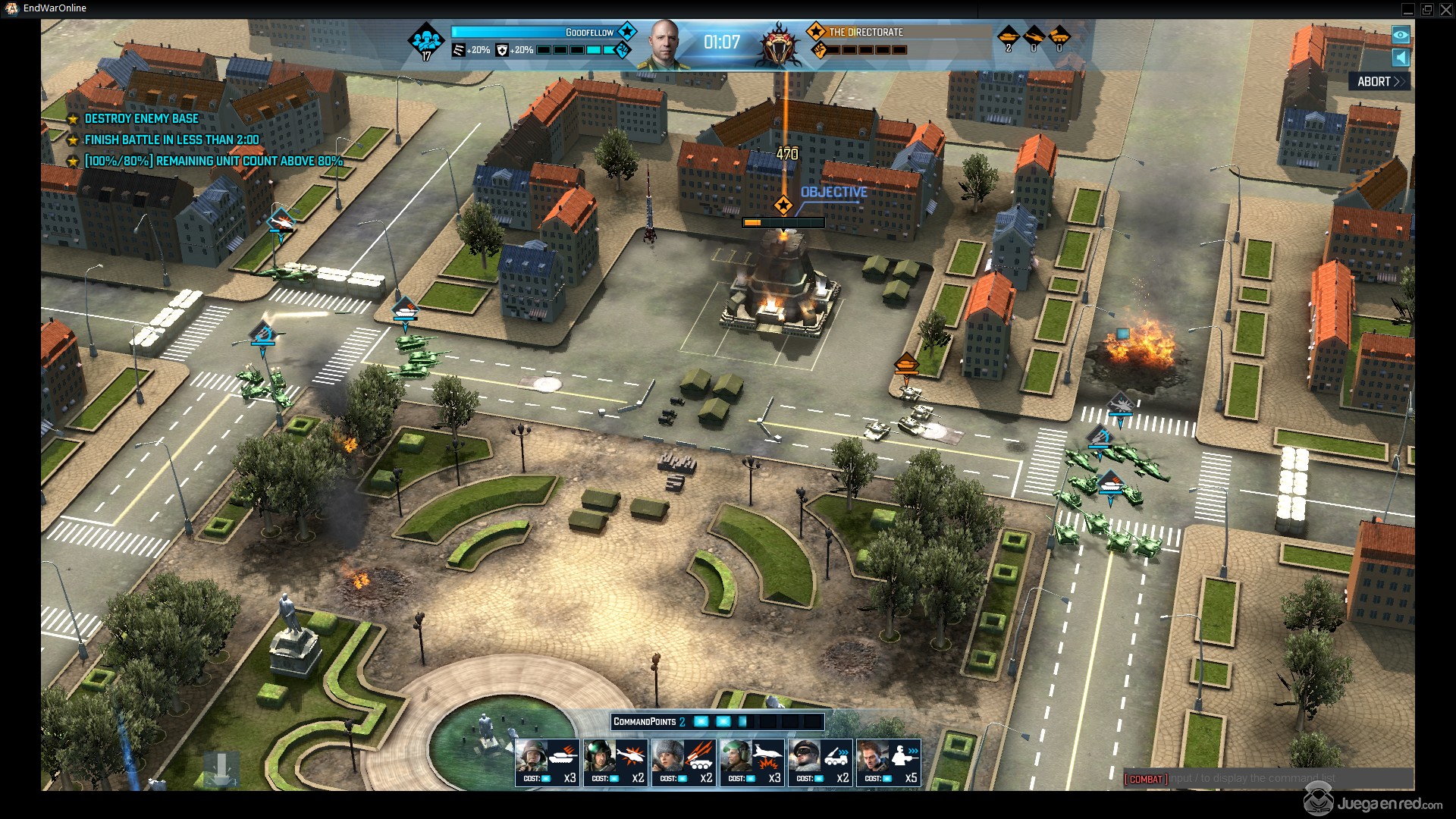
Task: Select the artillery truck unit card
Action: click(x=820, y=762)
